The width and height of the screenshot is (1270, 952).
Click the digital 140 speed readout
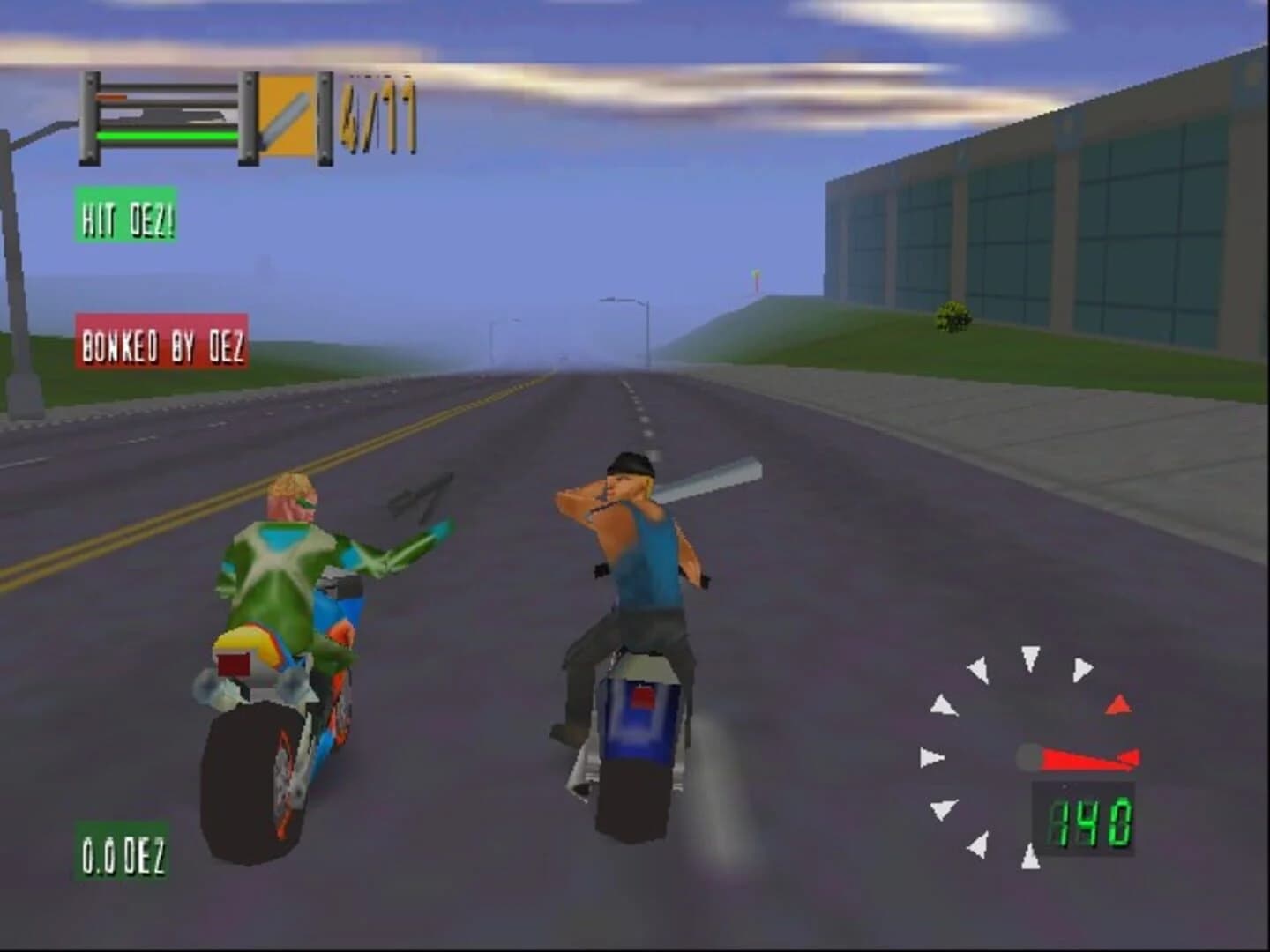point(1087,820)
